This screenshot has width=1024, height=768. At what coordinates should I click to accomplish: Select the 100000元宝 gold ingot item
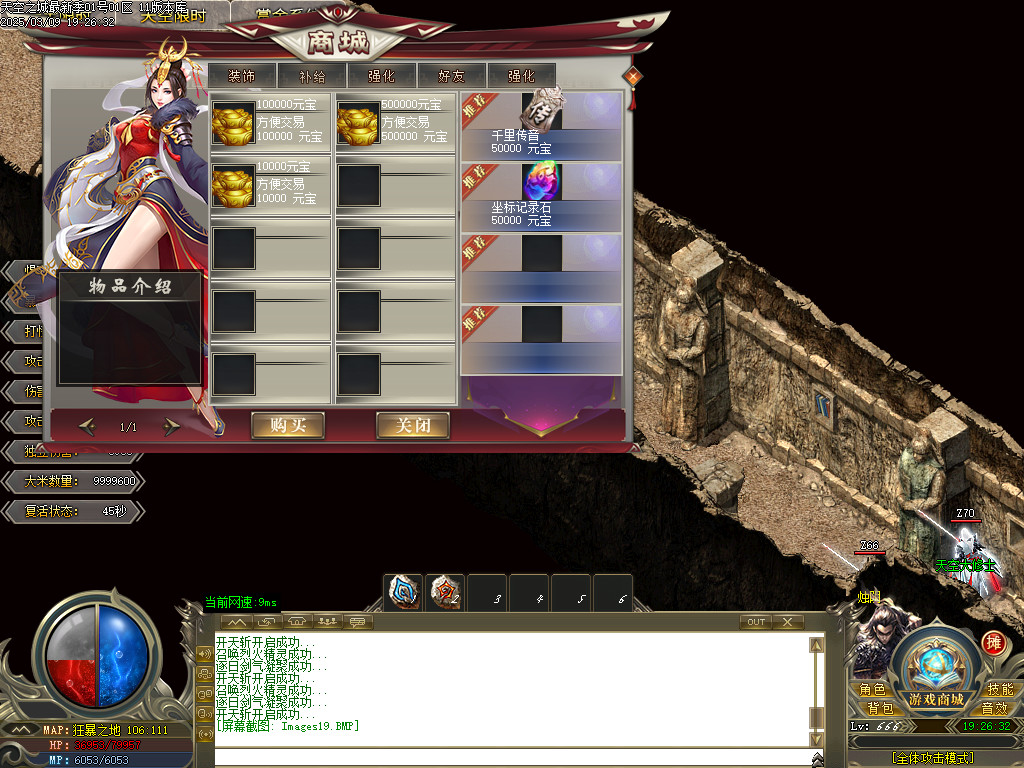[x=232, y=123]
